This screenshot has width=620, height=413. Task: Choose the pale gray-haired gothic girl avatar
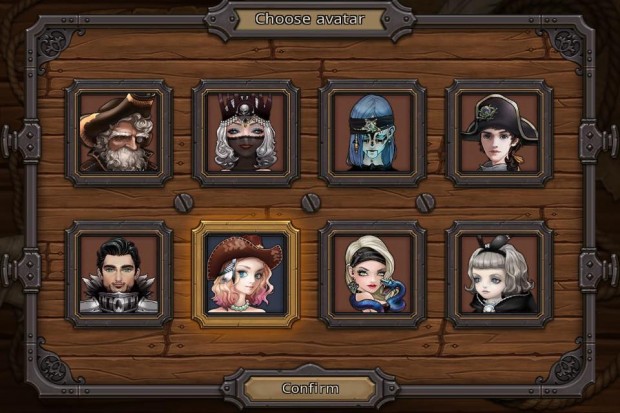tap(499, 274)
